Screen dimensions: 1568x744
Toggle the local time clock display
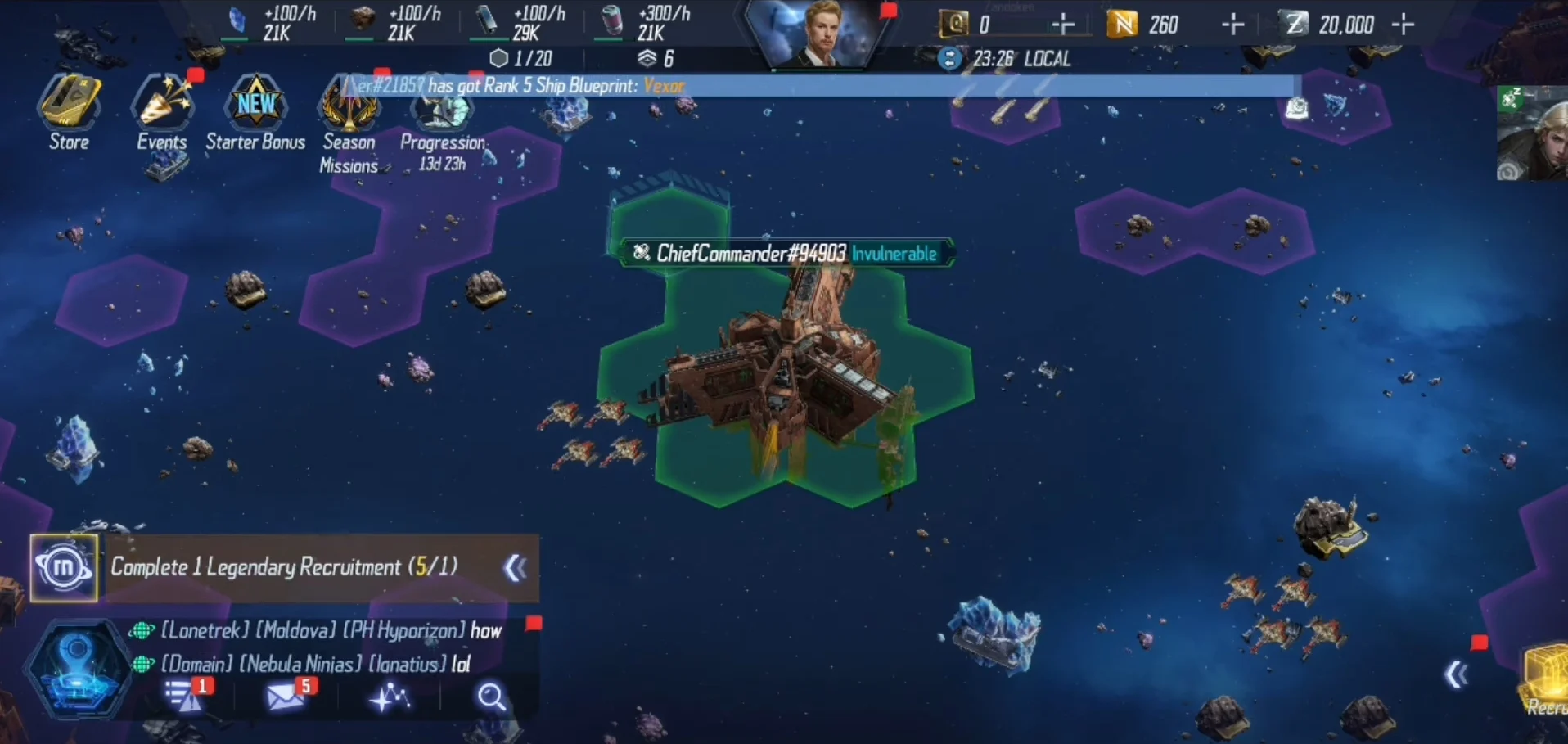[x=950, y=59]
